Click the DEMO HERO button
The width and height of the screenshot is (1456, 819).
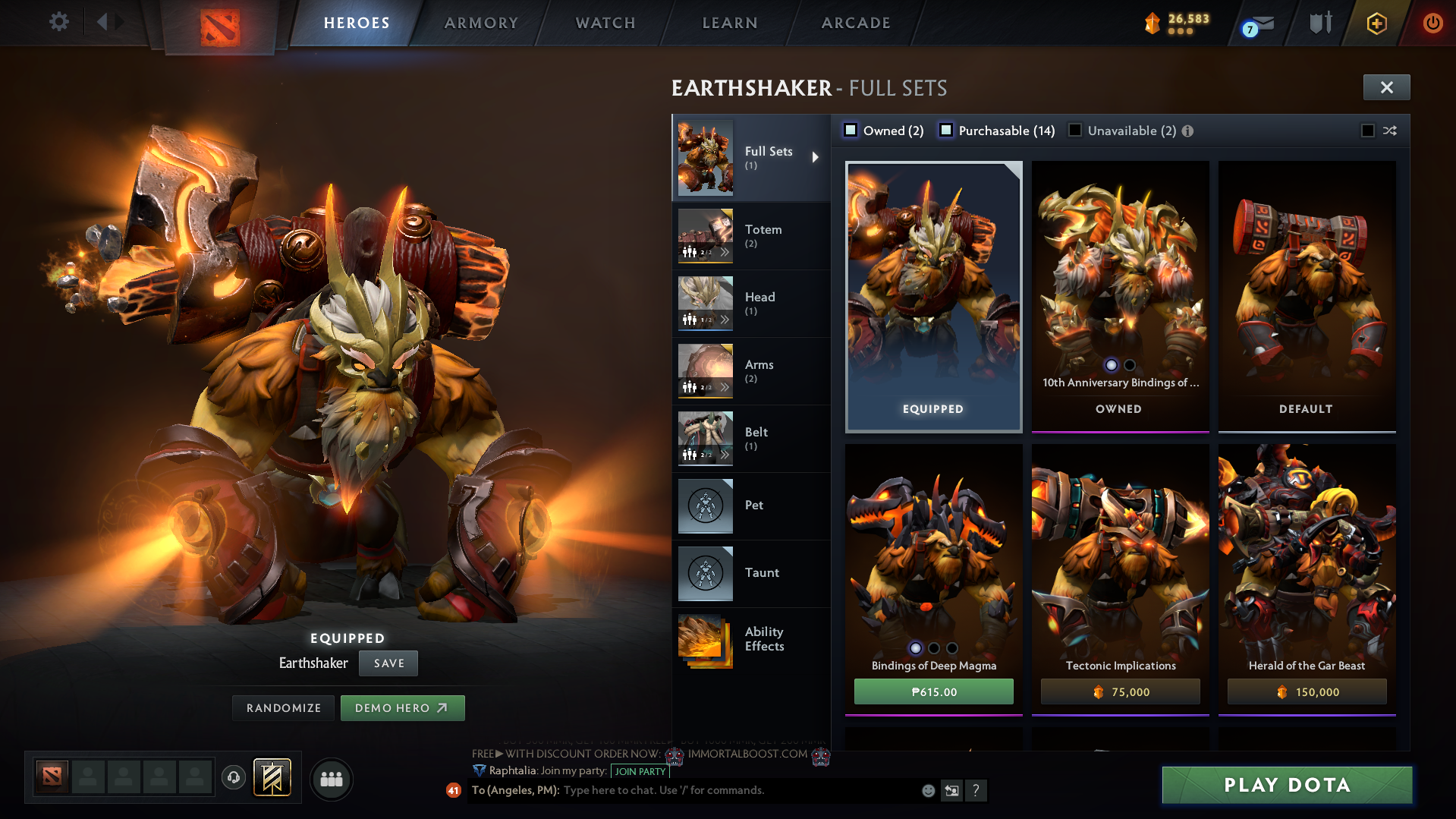click(x=402, y=707)
